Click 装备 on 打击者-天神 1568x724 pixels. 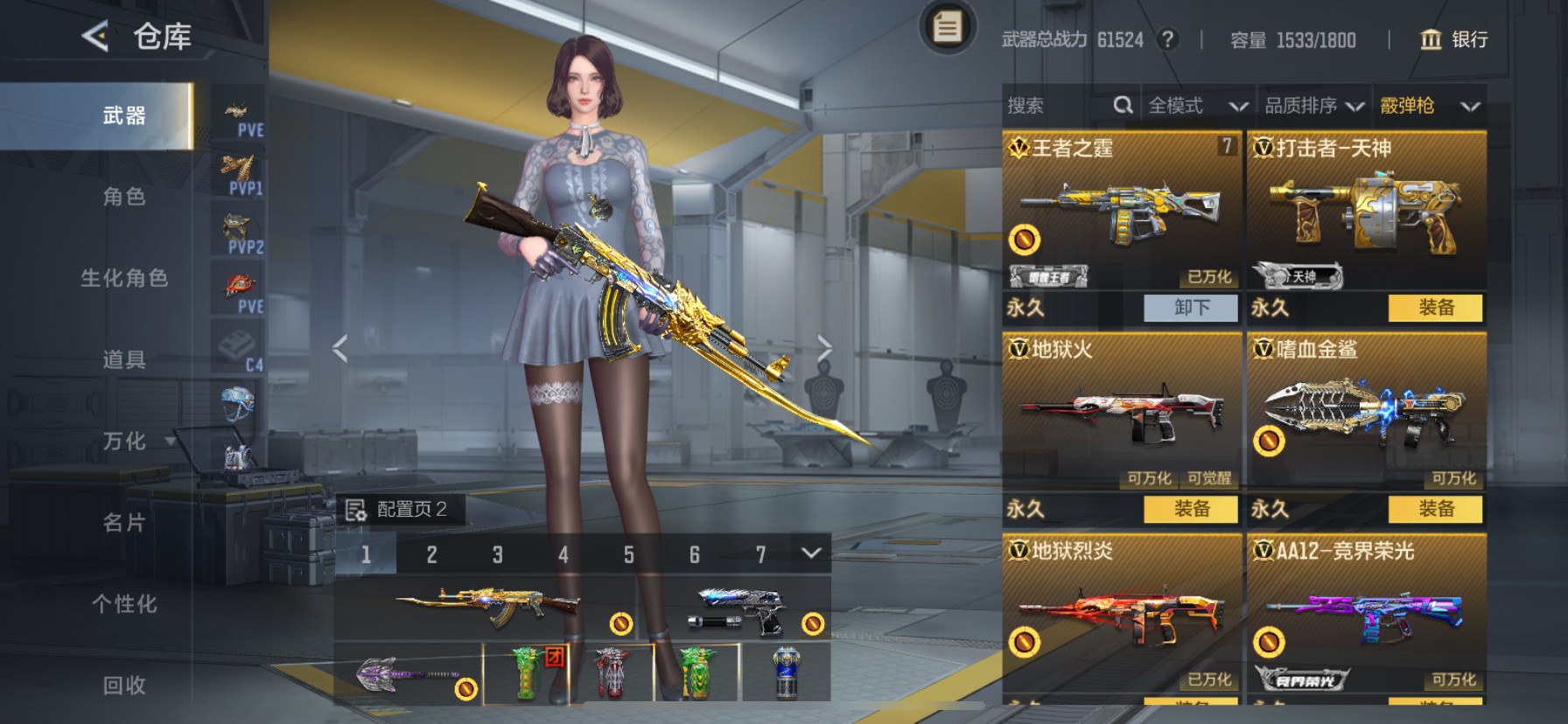[1436, 308]
